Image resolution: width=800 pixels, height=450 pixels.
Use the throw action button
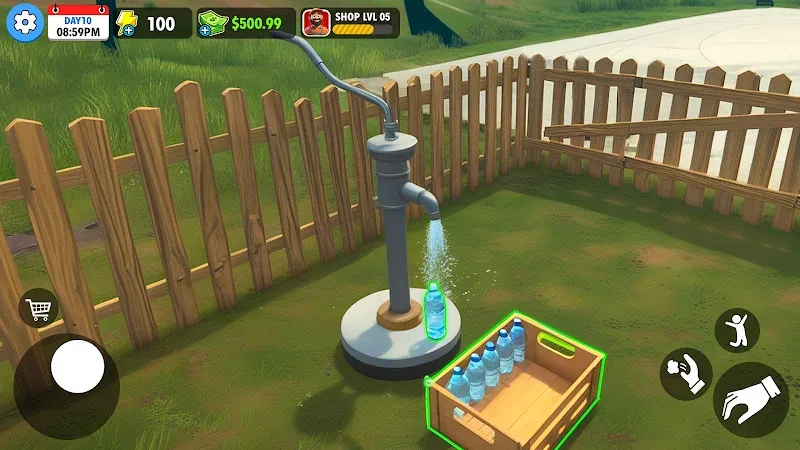[685, 374]
